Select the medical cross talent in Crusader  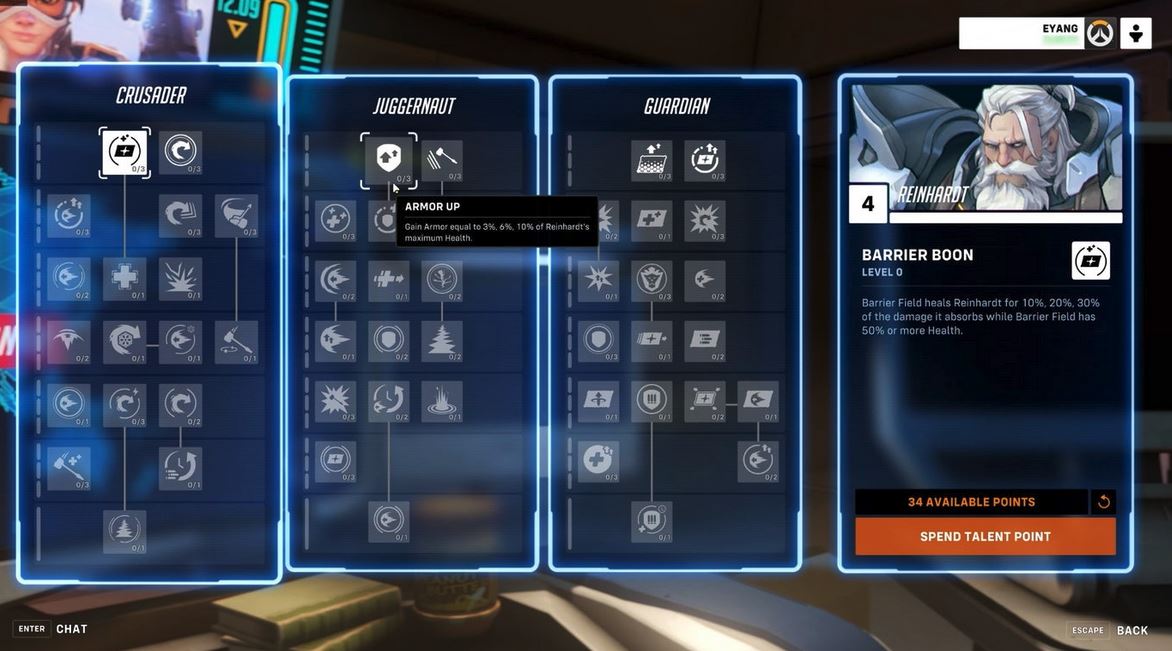click(125, 279)
